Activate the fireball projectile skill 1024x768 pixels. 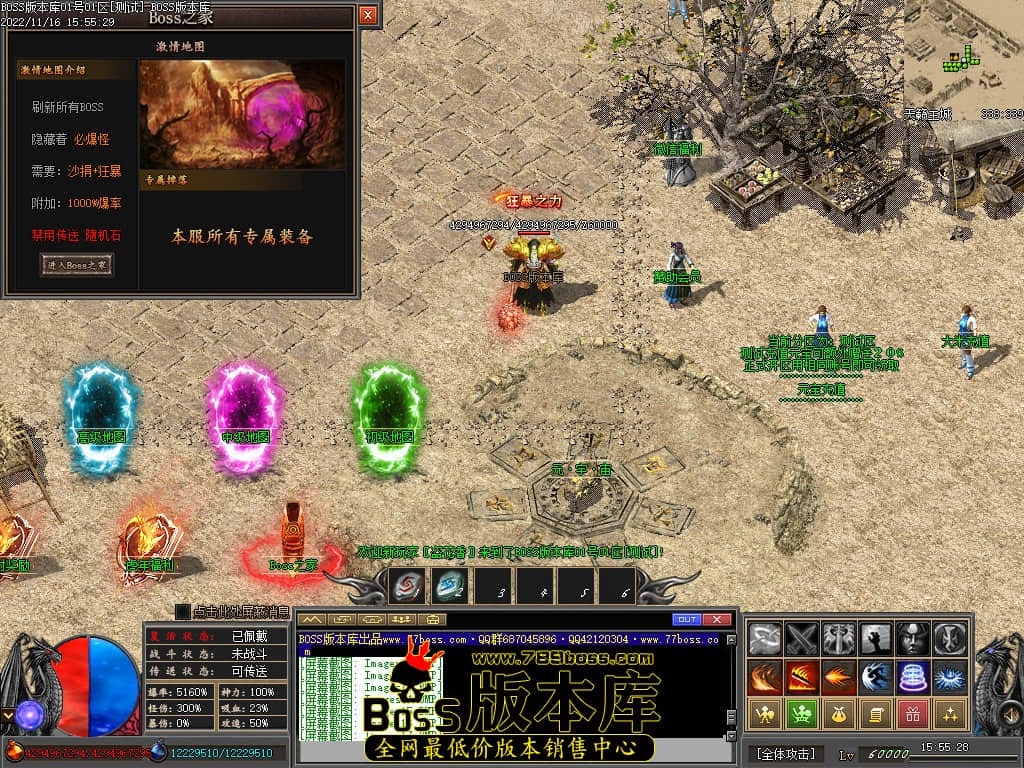(839, 677)
